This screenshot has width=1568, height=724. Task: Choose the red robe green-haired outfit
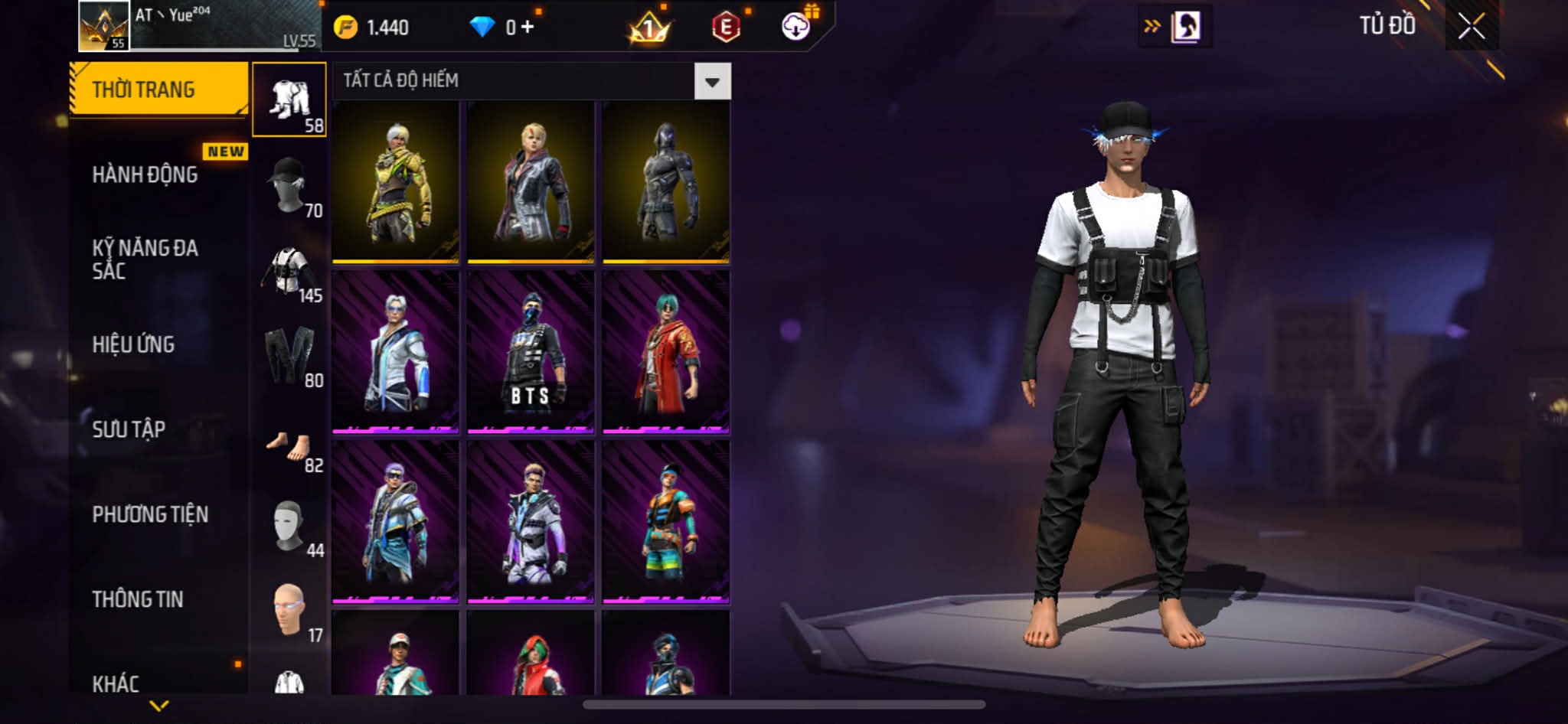click(666, 352)
